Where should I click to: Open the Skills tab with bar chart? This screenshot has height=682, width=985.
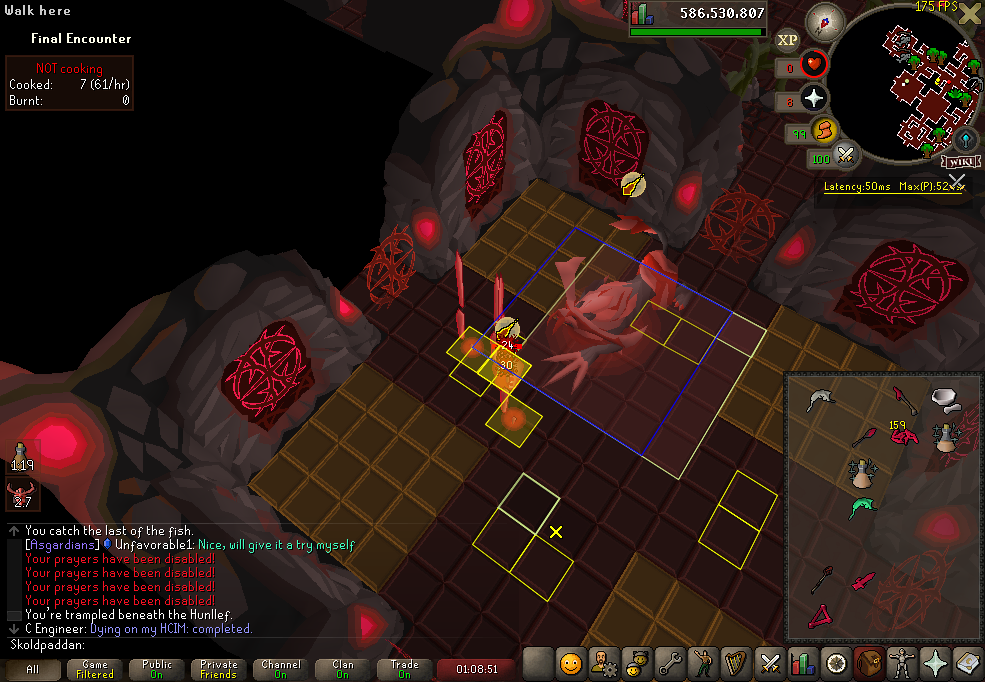tap(803, 663)
